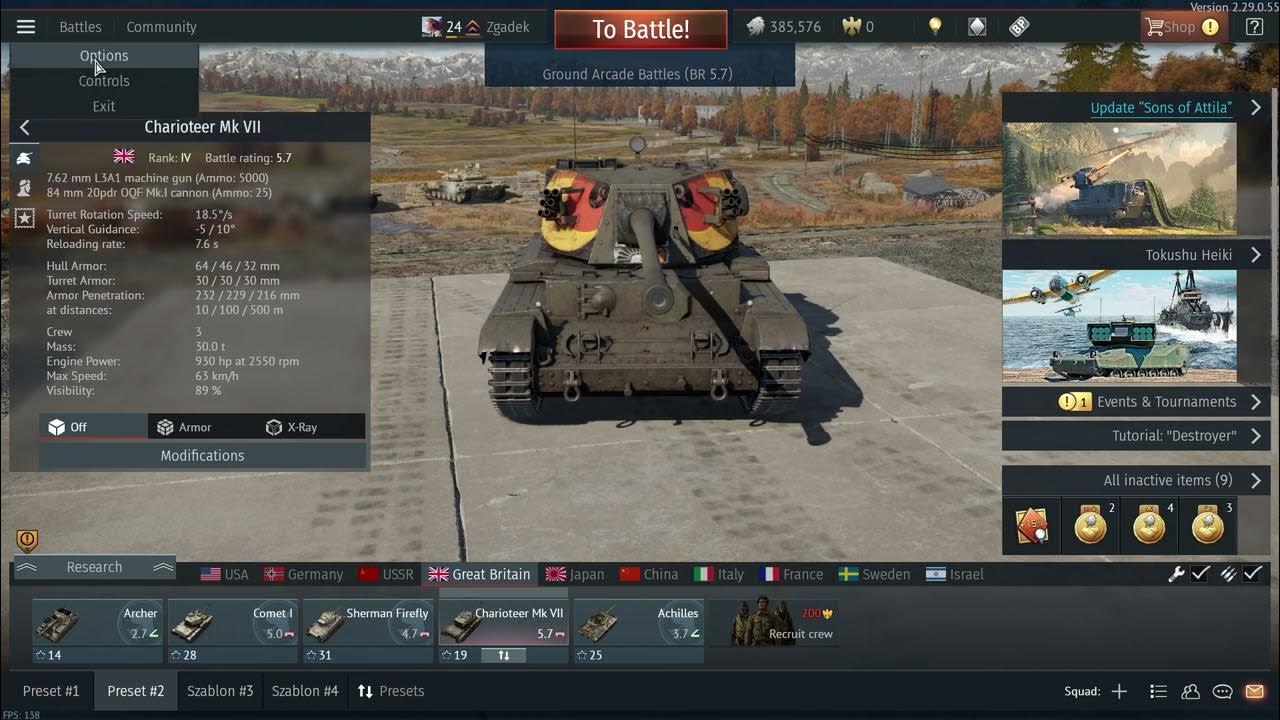The image size is (1280, 720).
Task: Open the Modifications screen
Action: point(202,456)
